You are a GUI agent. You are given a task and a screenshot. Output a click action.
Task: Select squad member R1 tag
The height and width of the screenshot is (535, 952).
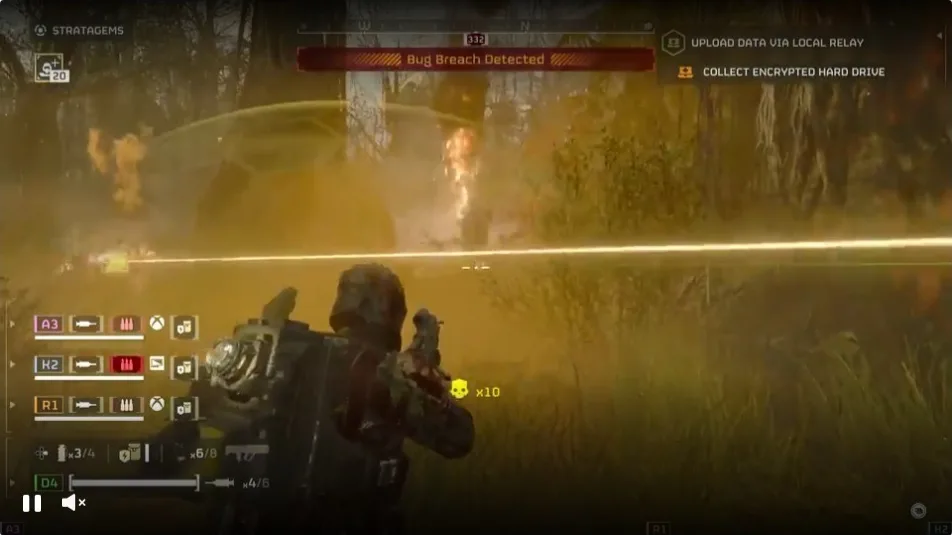coord(48,405)
